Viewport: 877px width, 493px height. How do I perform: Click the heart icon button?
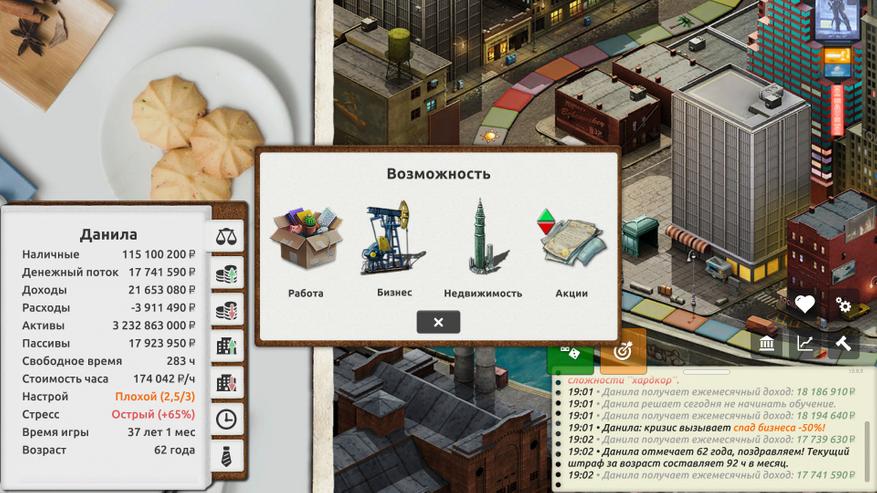pyautogui.click(x=805, y=305)
